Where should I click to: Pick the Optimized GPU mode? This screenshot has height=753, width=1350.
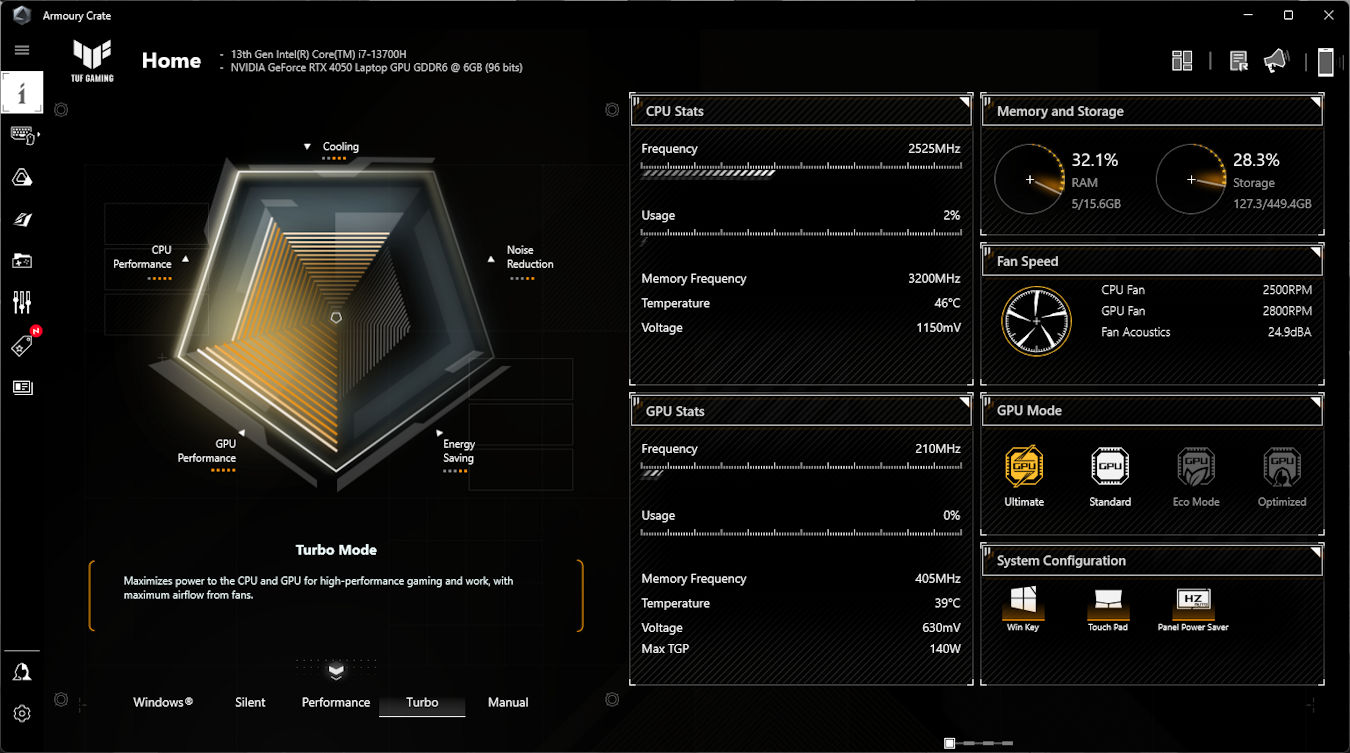pyautogui.click(x=1282, y=477)
